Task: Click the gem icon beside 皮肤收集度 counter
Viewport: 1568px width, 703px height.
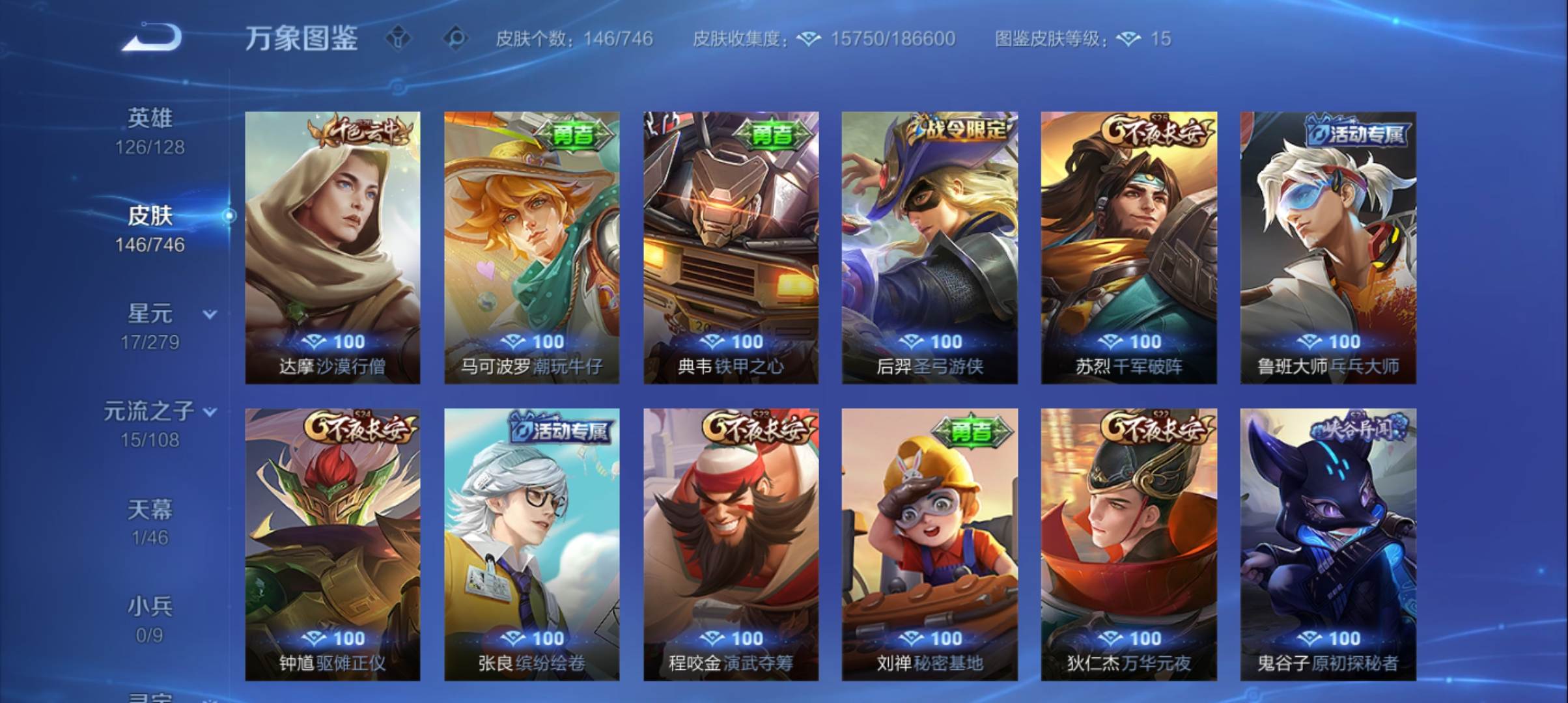Action: point(807,39)
